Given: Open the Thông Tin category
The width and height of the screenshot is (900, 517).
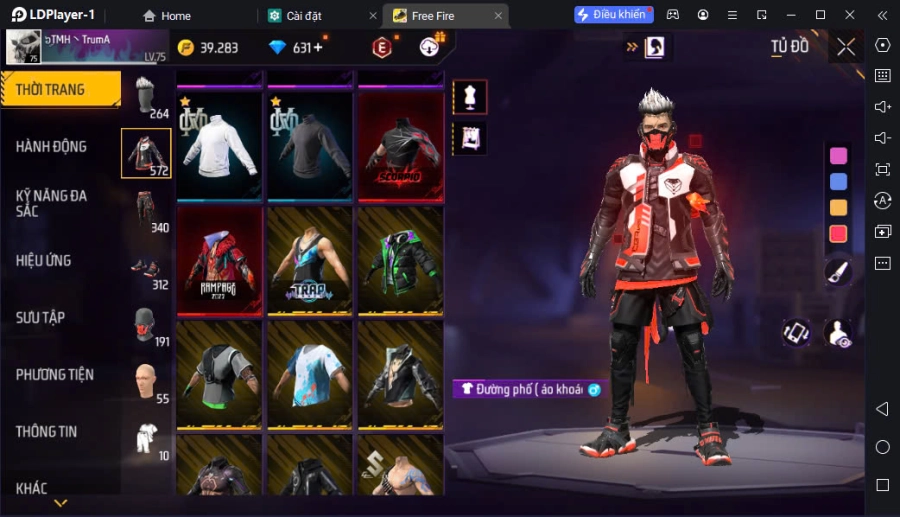Looking at the screenshot, I should click(47, 432).
